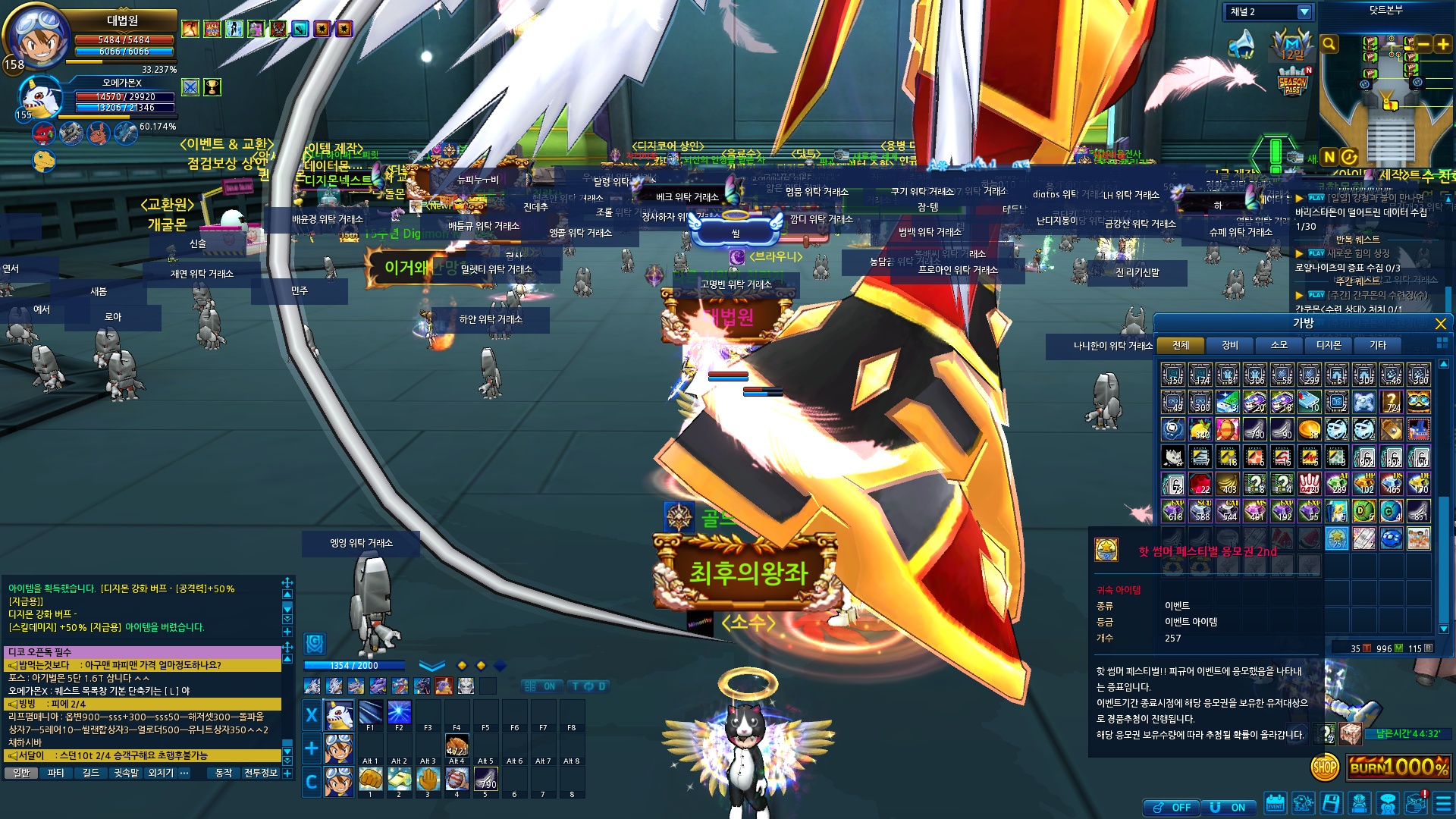Close the 가방 inventory window
Screen dimensions: 1456x819
[x=1440, y=324]
